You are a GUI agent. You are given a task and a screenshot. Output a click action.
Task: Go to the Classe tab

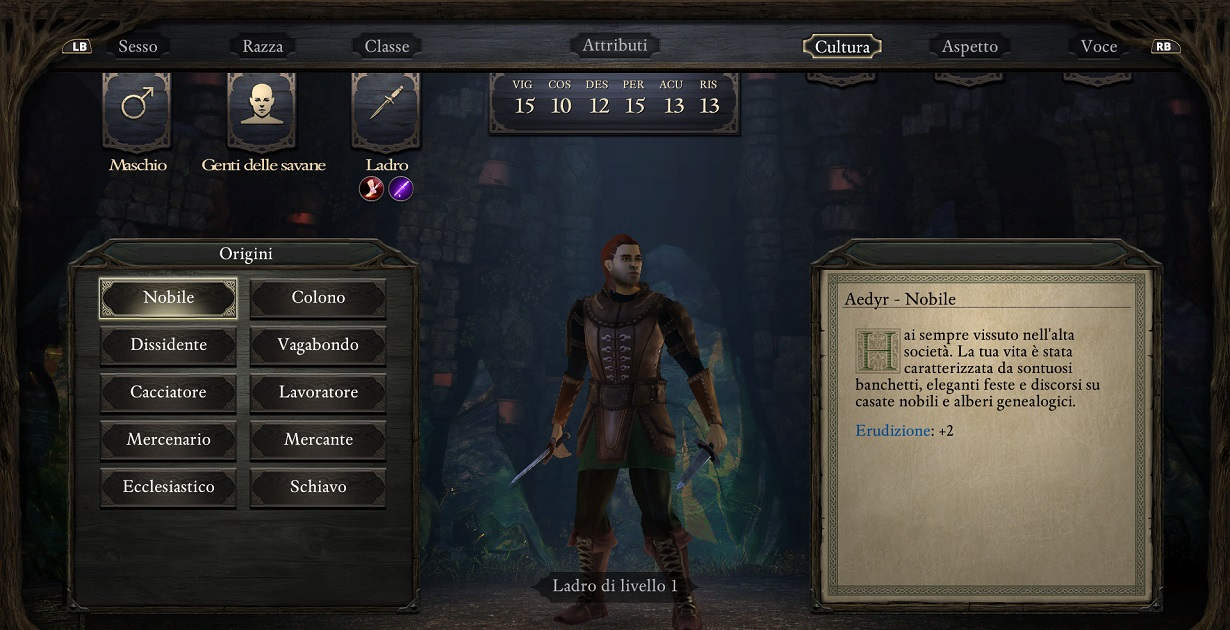(x=387, y=46)
